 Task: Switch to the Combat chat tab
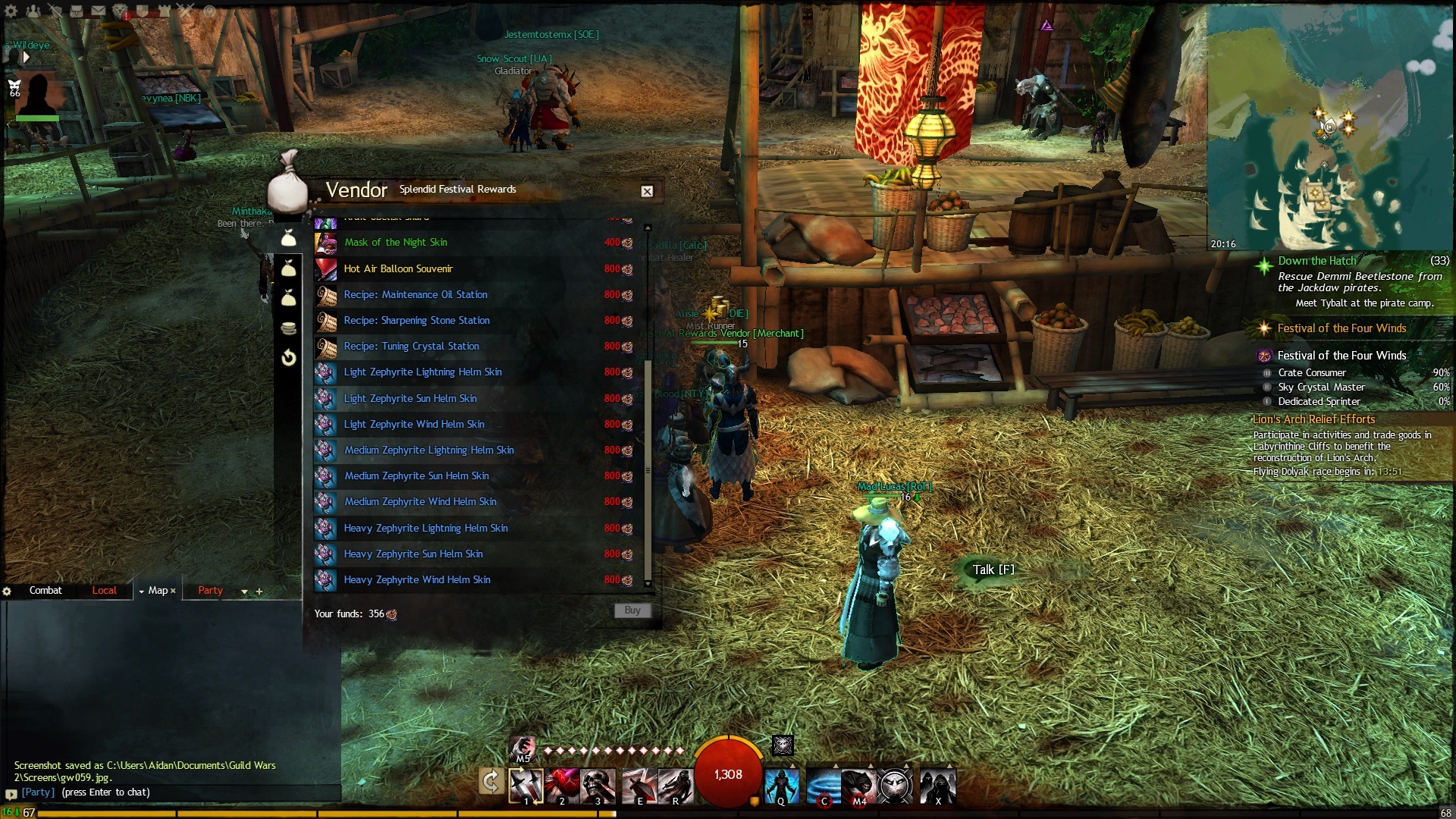coord(45,591)
